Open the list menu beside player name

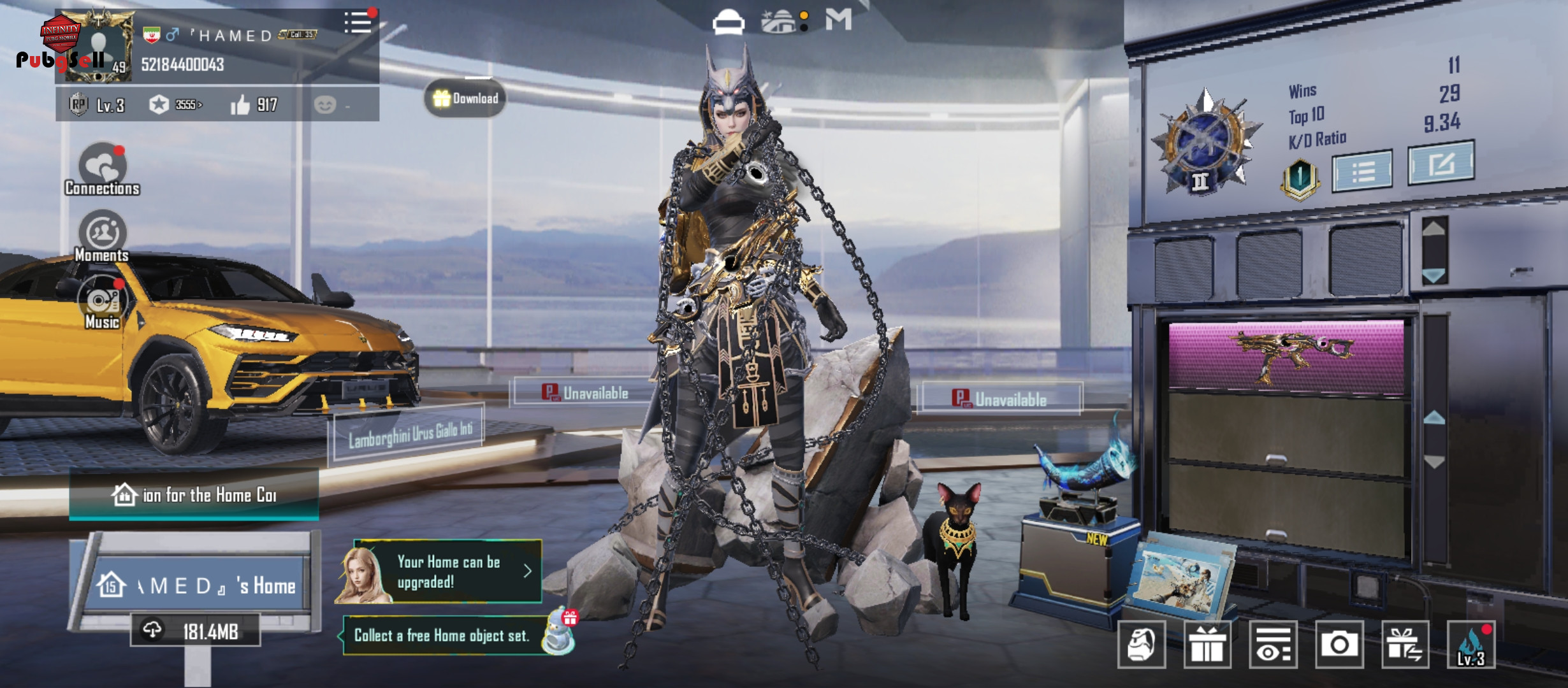coord(358,23)
